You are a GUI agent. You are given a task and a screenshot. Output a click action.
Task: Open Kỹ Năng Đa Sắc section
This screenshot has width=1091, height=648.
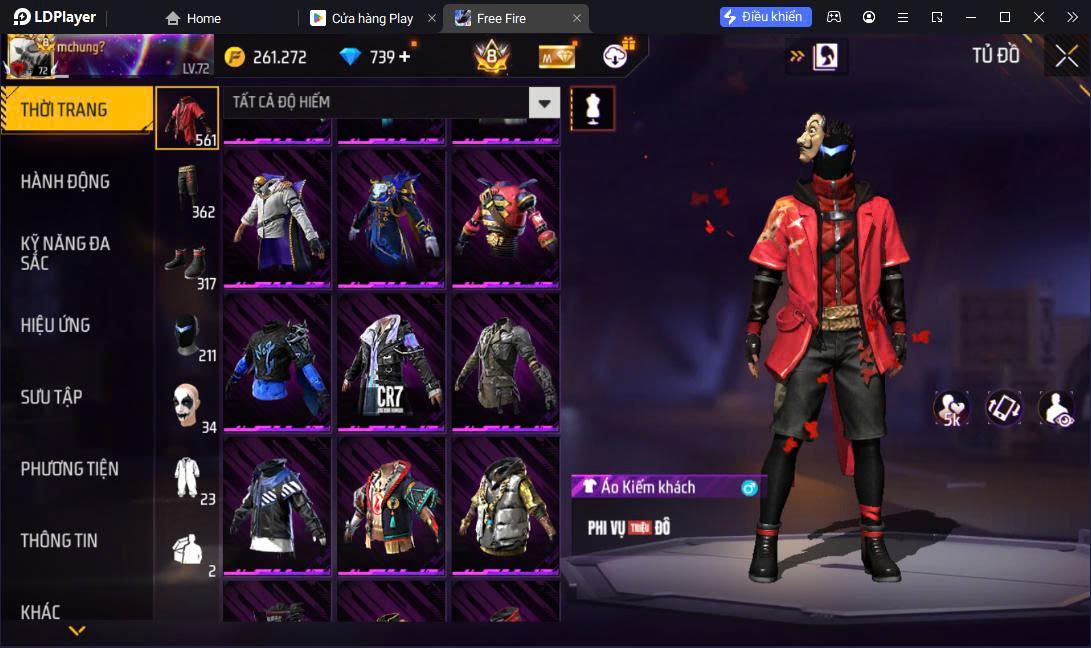point(66,253)
